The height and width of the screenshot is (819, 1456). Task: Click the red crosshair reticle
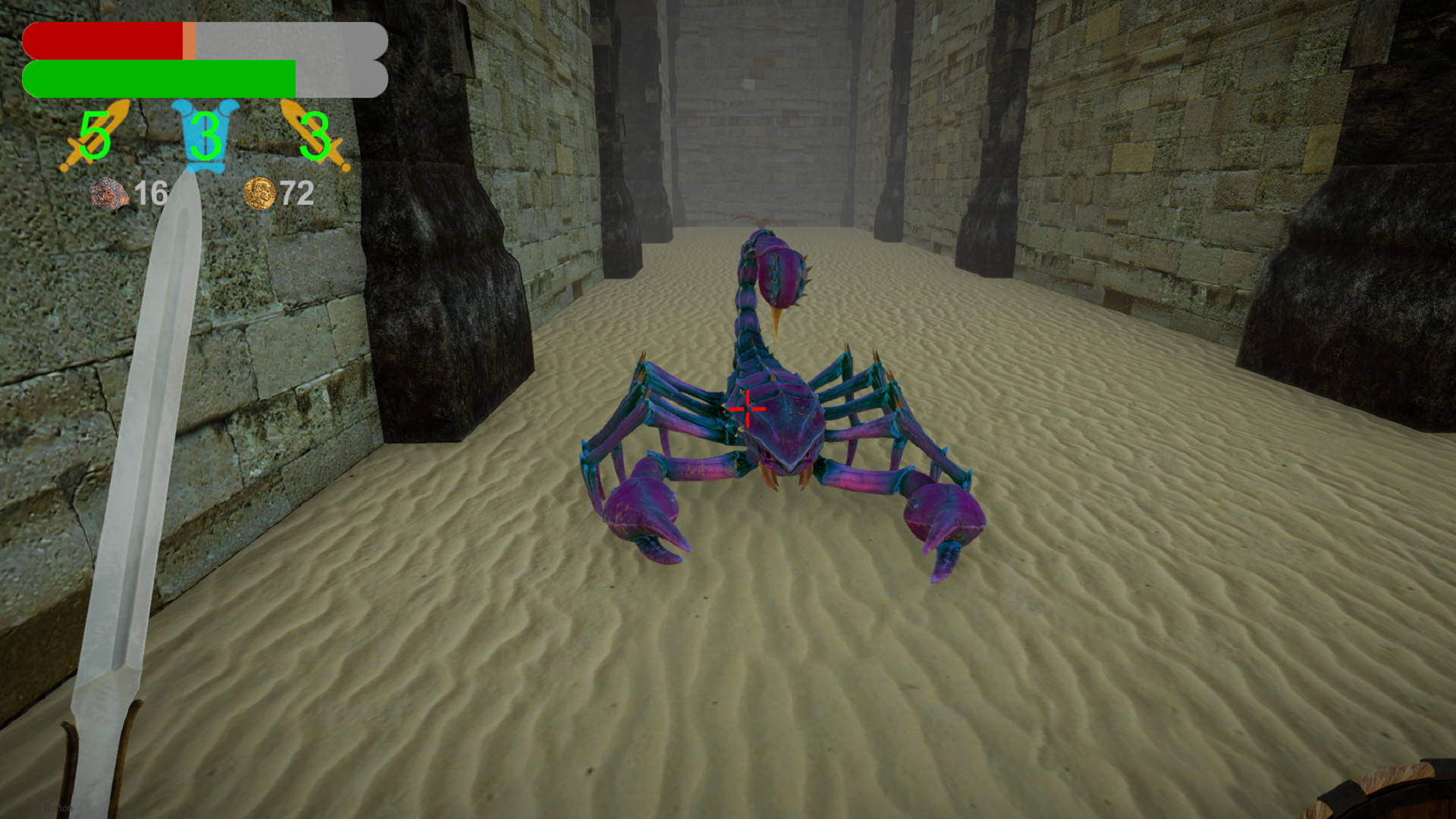(x=747, y=408)
